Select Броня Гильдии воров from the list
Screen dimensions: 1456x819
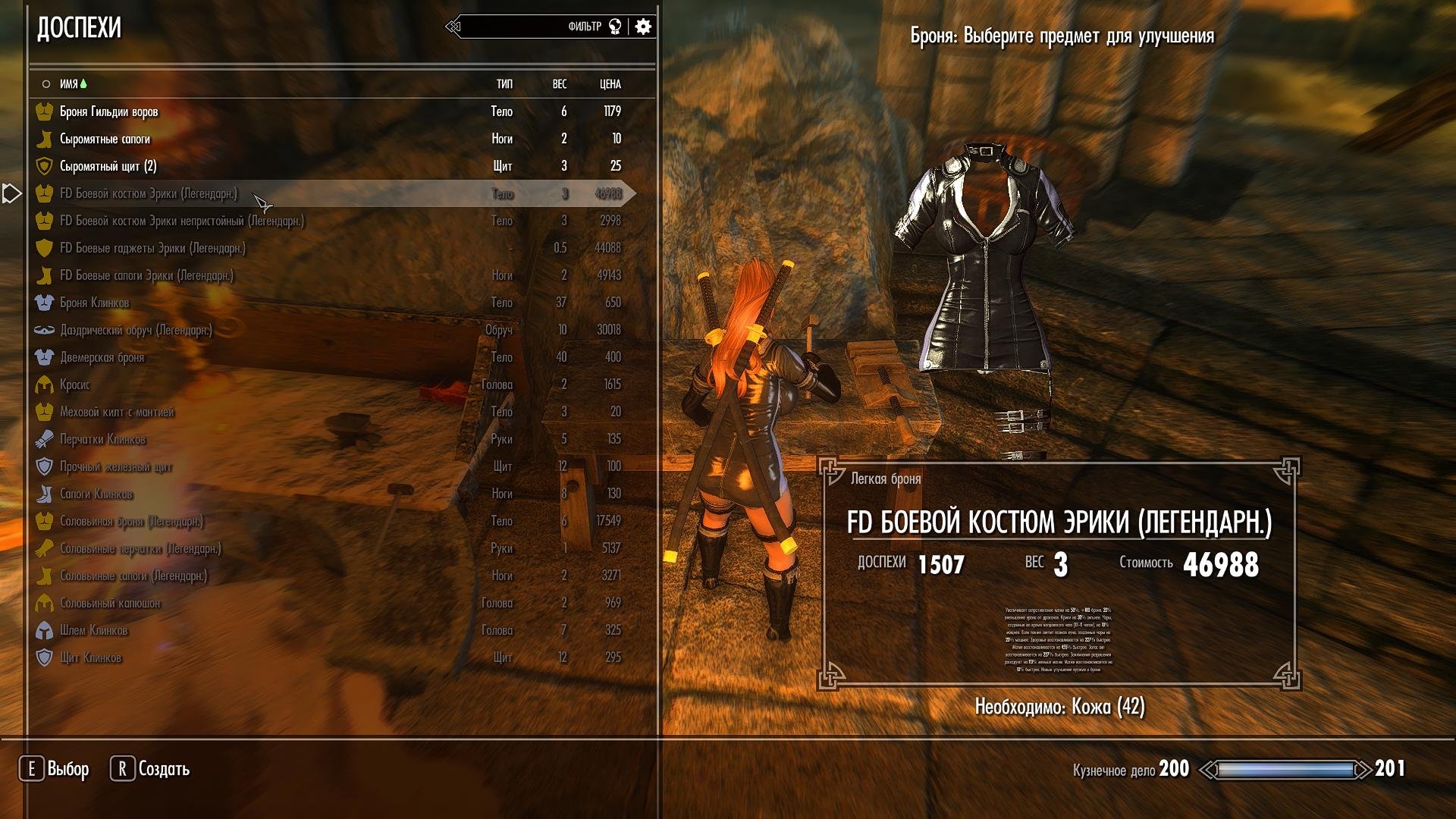pyautogui.click(x=109, y=111)
